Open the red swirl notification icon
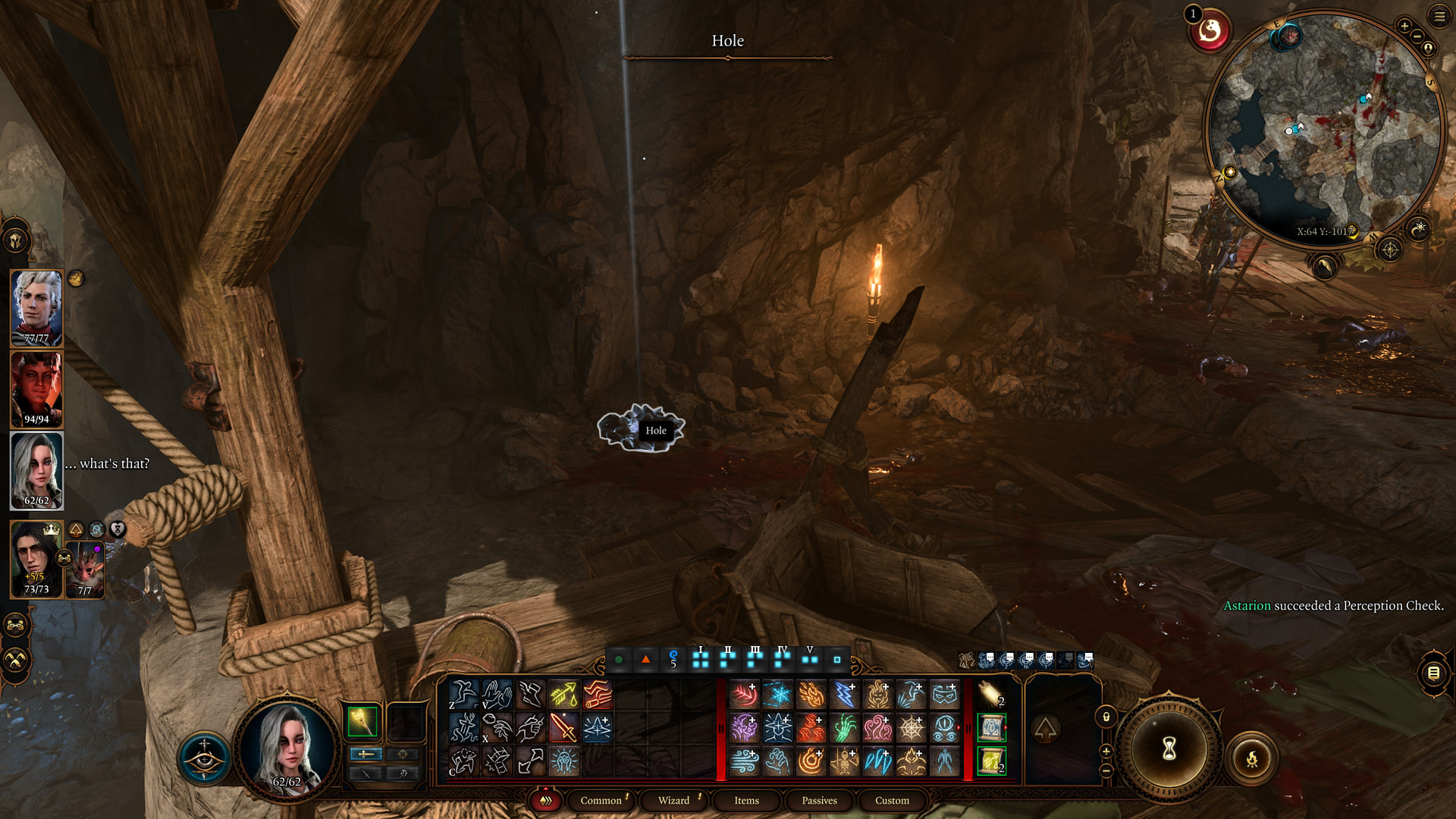The width and height of the screenshot is (1456, 819). point(1210,31)
